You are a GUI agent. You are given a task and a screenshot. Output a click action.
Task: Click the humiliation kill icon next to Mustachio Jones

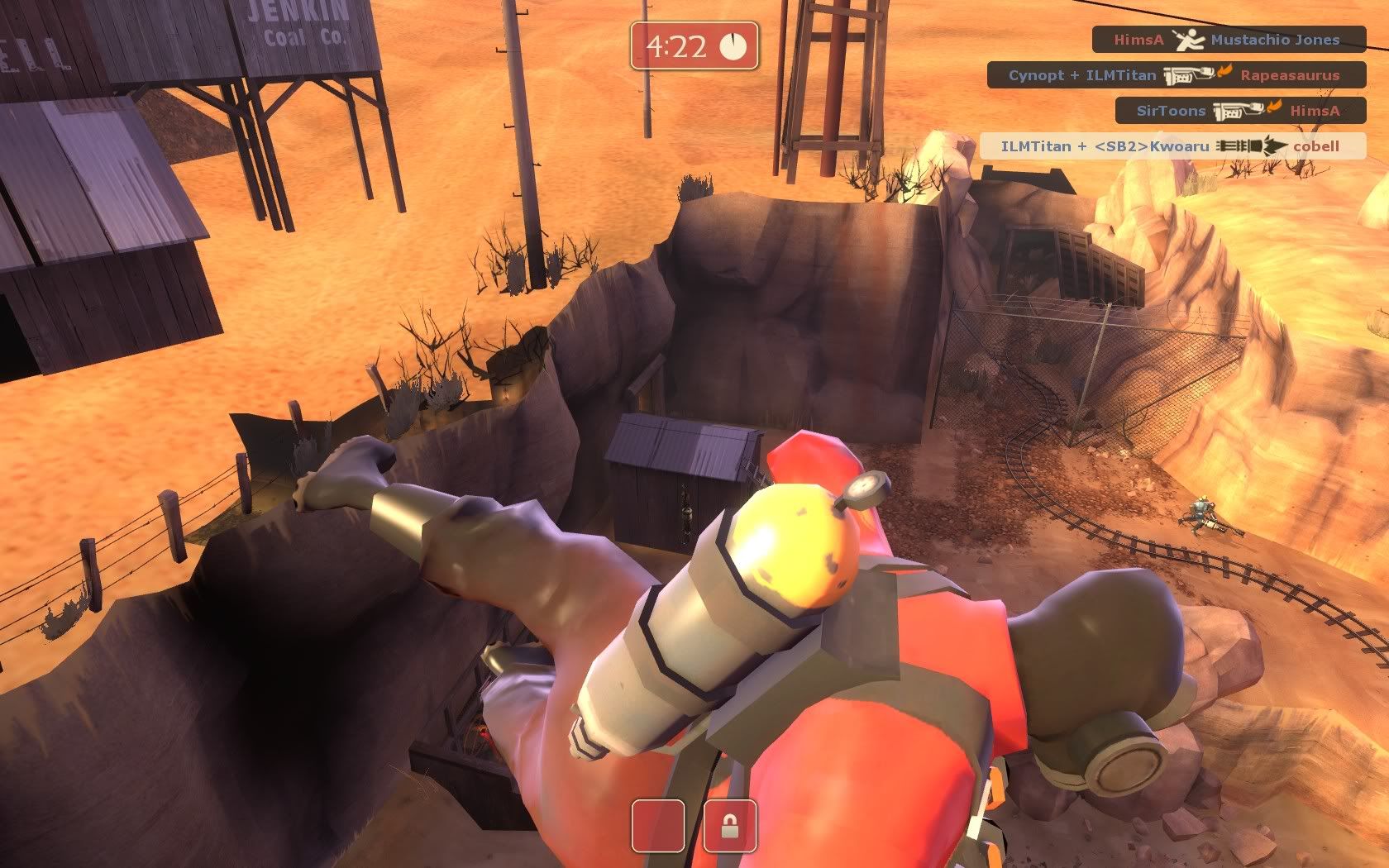tap(1190, 39)
